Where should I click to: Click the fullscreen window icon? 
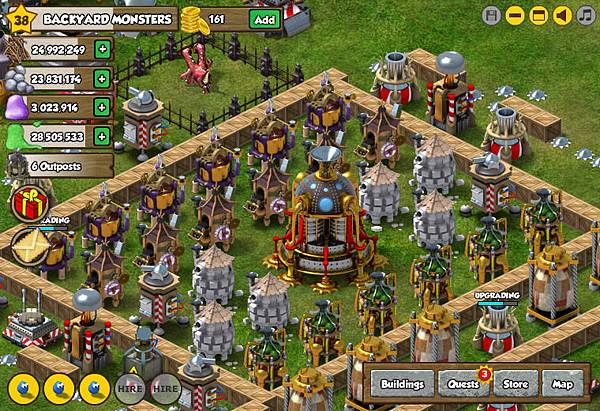pos(539,15)
